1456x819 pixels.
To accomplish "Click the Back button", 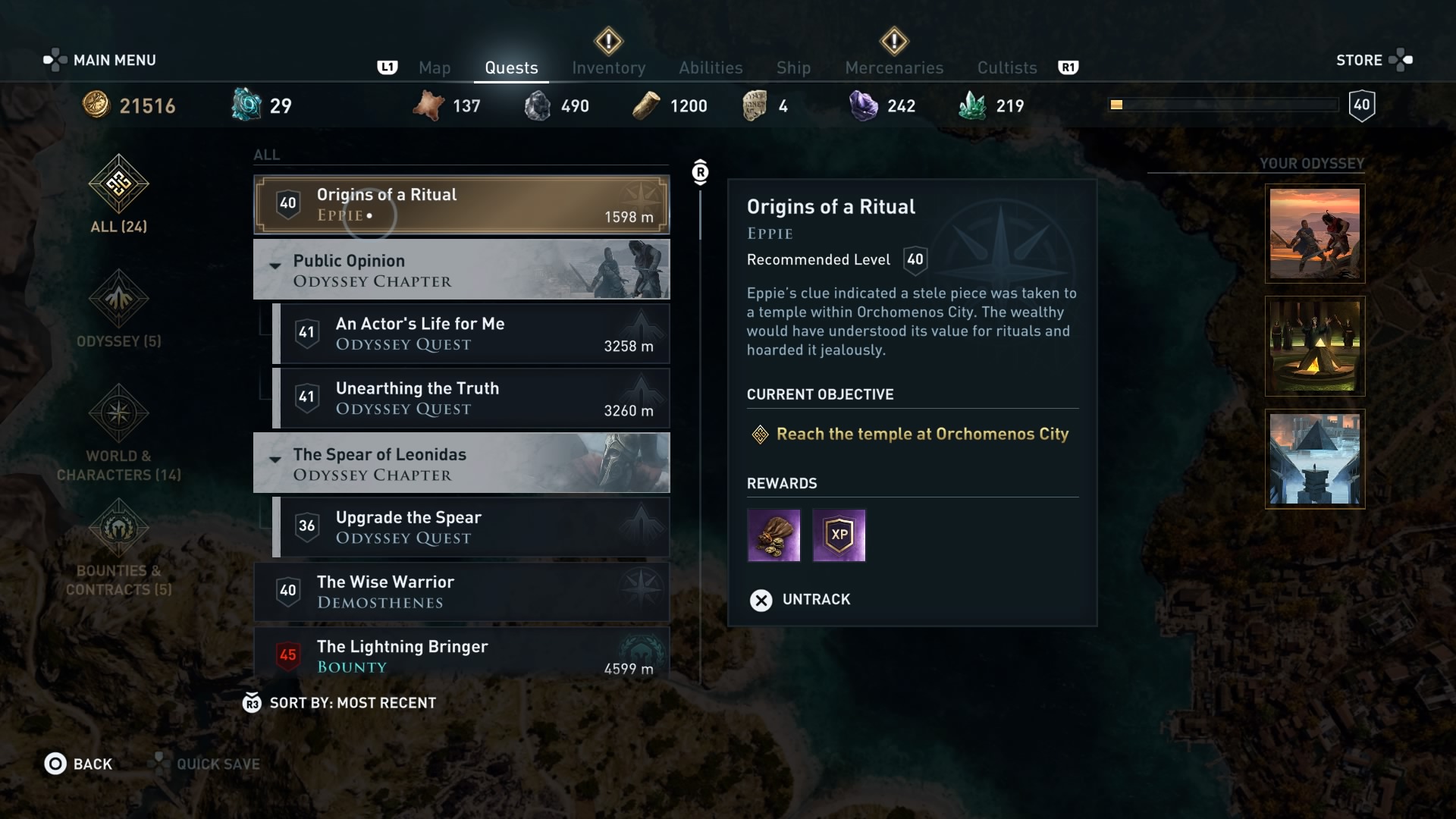I will (x=78, y=764).
